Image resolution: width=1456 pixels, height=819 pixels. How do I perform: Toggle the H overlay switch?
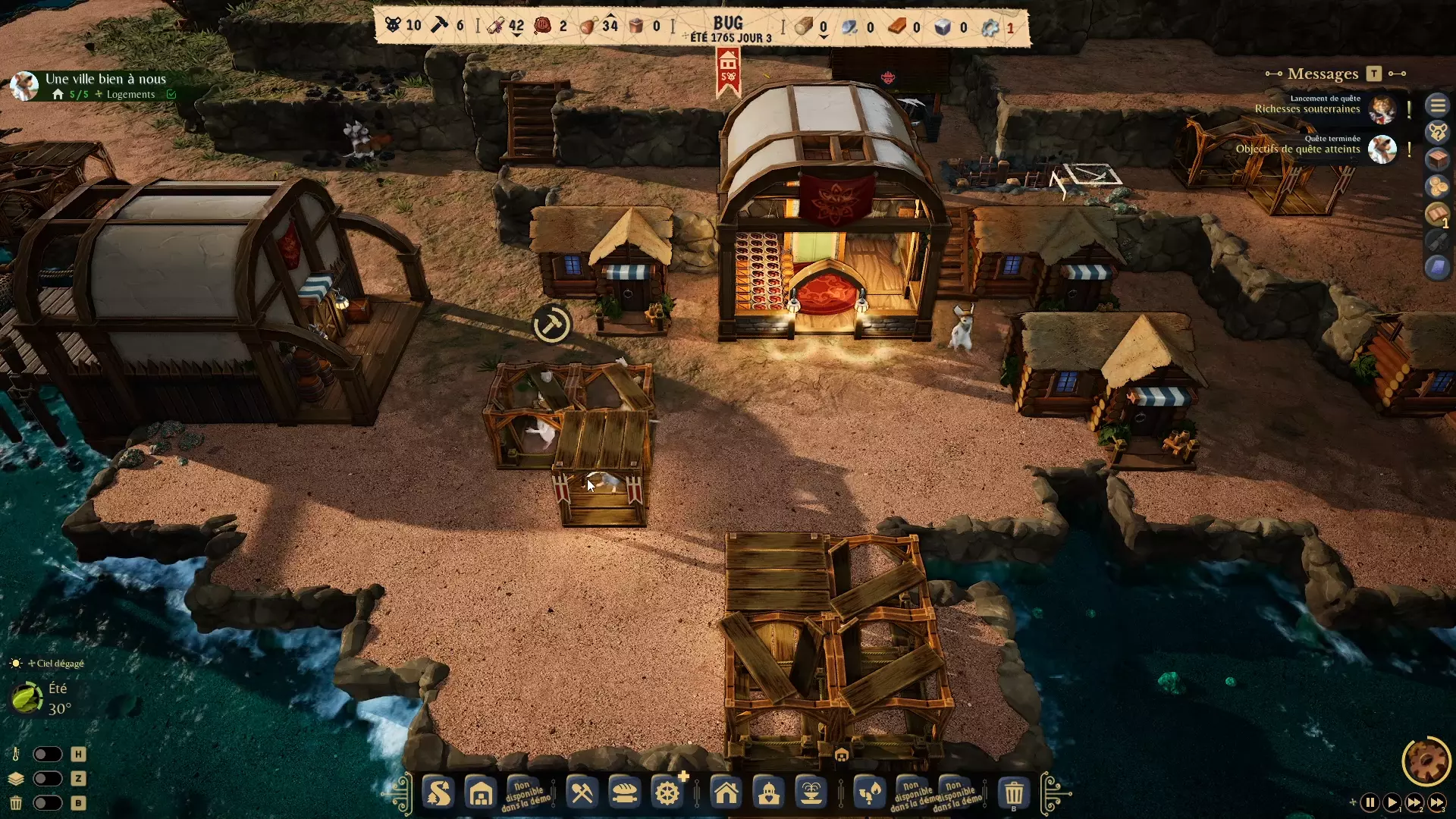click(x=49, y=754)
